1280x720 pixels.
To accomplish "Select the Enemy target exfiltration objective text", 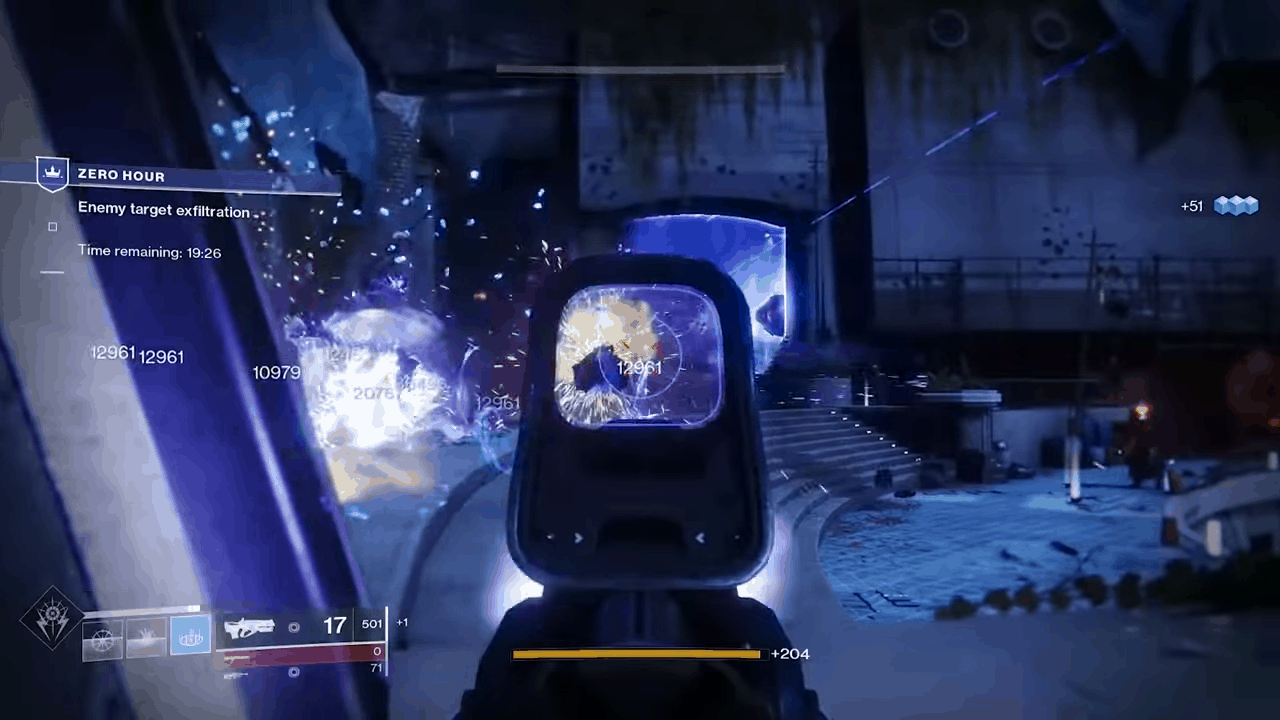I will (164, 211).
